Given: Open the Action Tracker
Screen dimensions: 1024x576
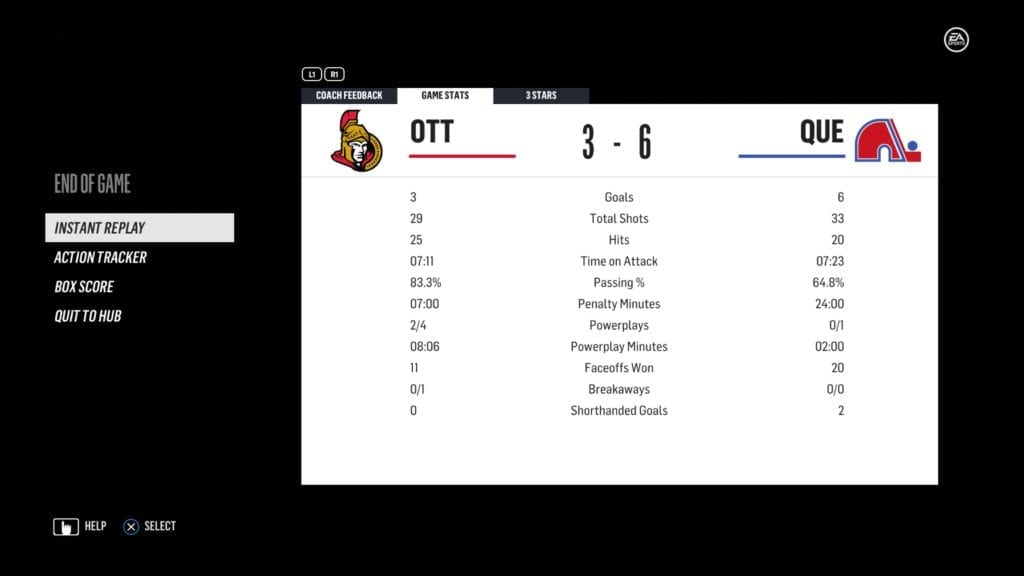Looking at the screenshot, I should [x=100, y=257].
